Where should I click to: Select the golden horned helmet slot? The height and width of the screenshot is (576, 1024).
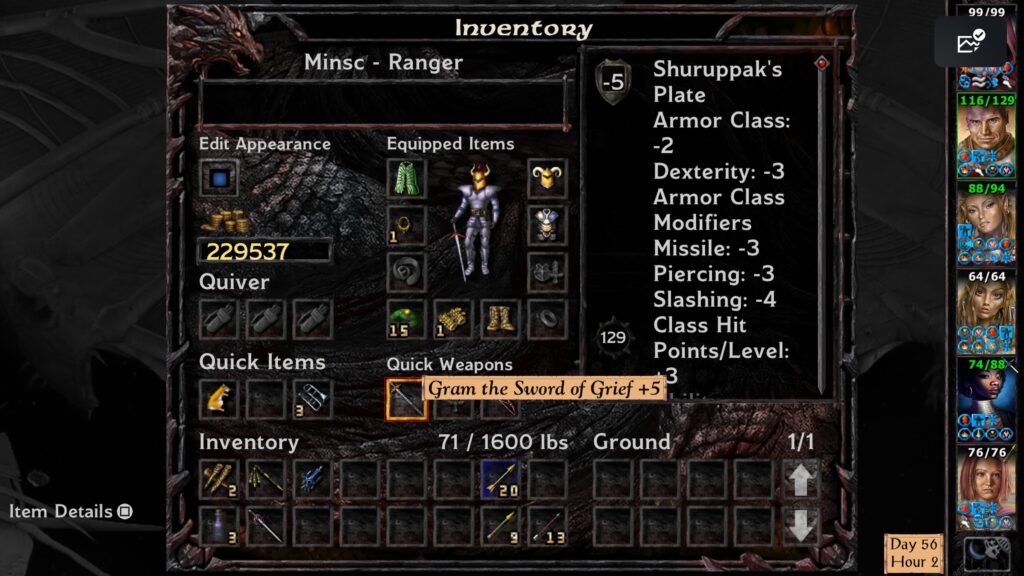point(547,179)
